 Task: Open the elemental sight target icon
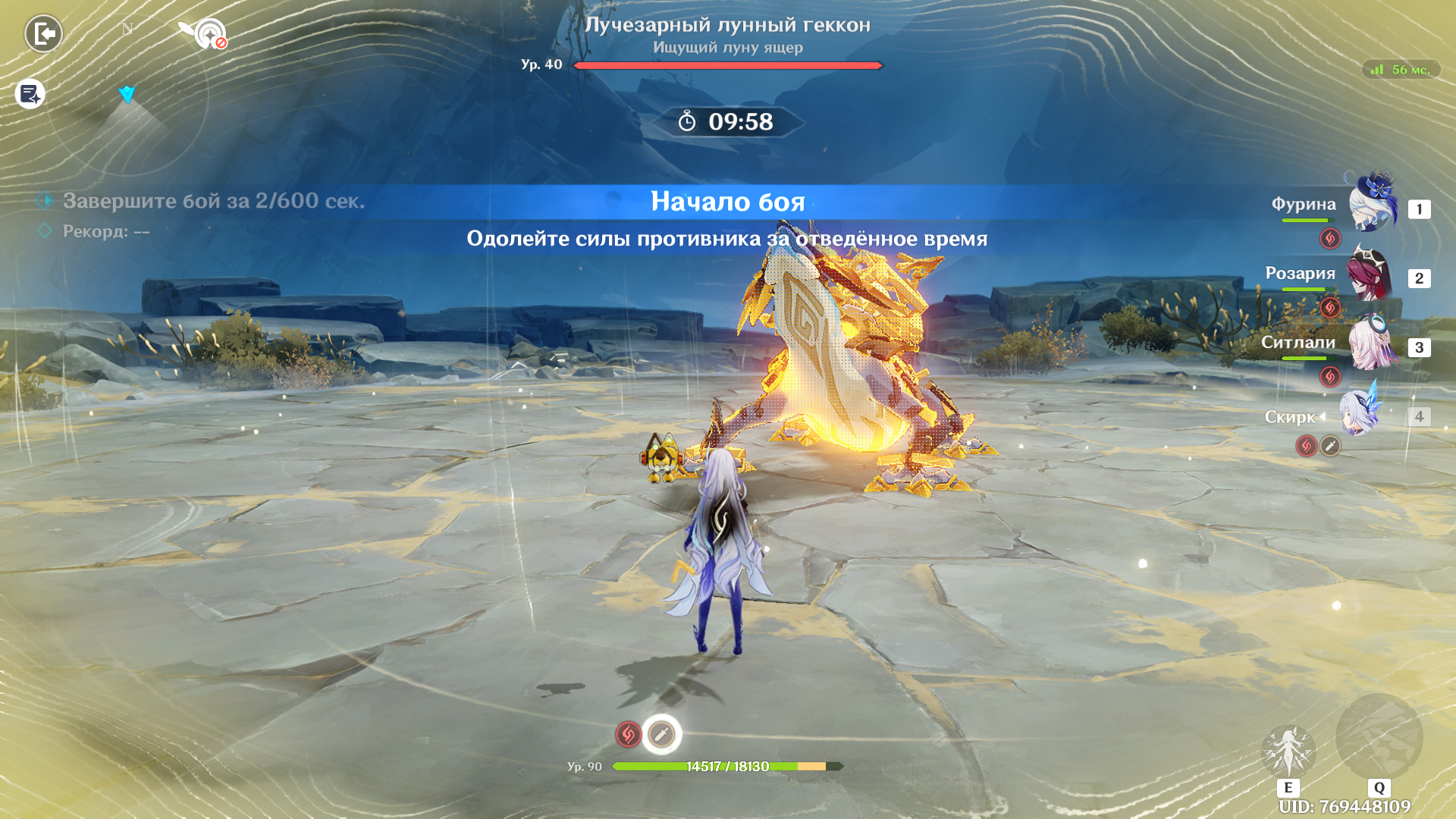pyautogui.click(x=209, y=34)
